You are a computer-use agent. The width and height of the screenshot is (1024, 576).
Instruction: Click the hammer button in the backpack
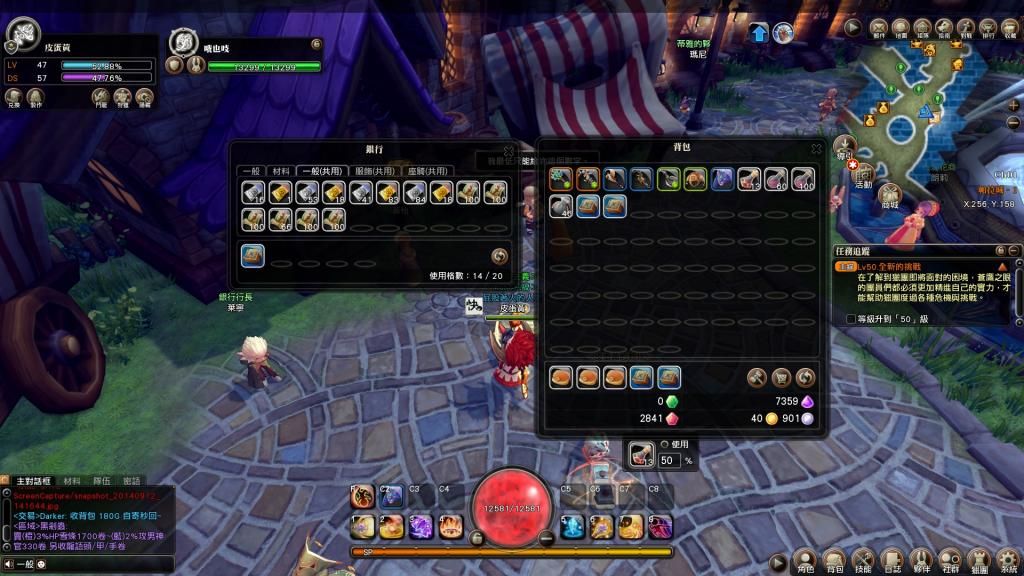click(757, 378)
